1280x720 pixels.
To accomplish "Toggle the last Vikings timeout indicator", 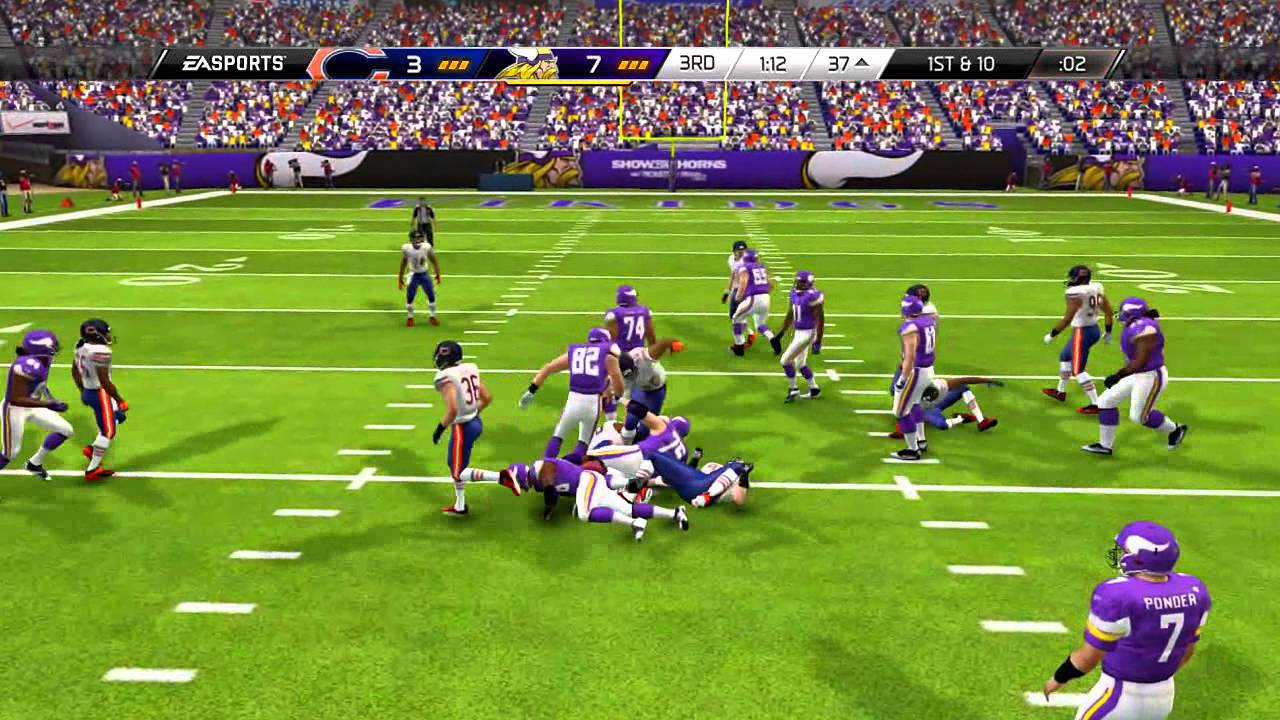I will click(x=642, y=66).
